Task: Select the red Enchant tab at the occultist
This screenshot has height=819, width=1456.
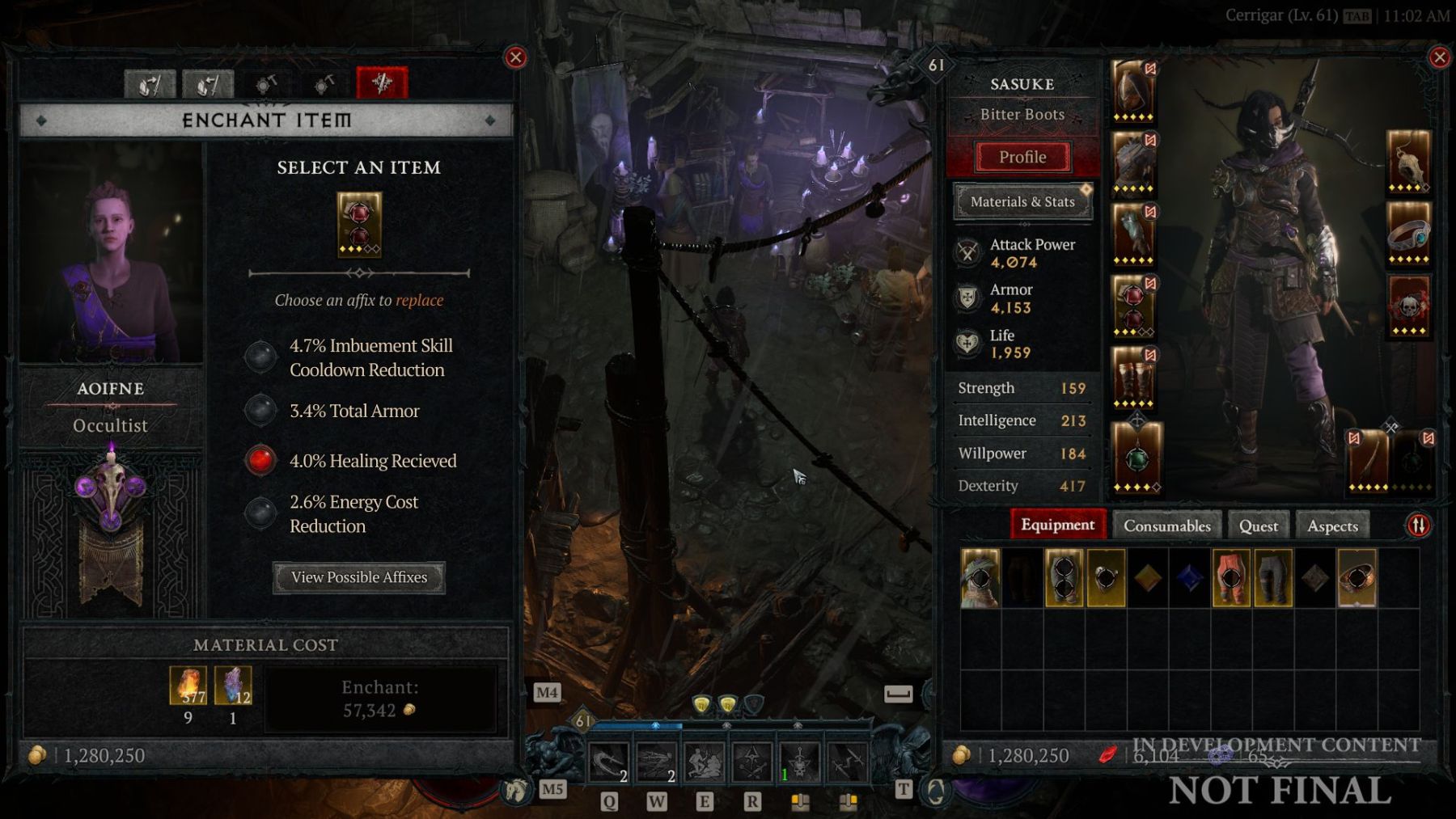Action: (x=382, y=83)
